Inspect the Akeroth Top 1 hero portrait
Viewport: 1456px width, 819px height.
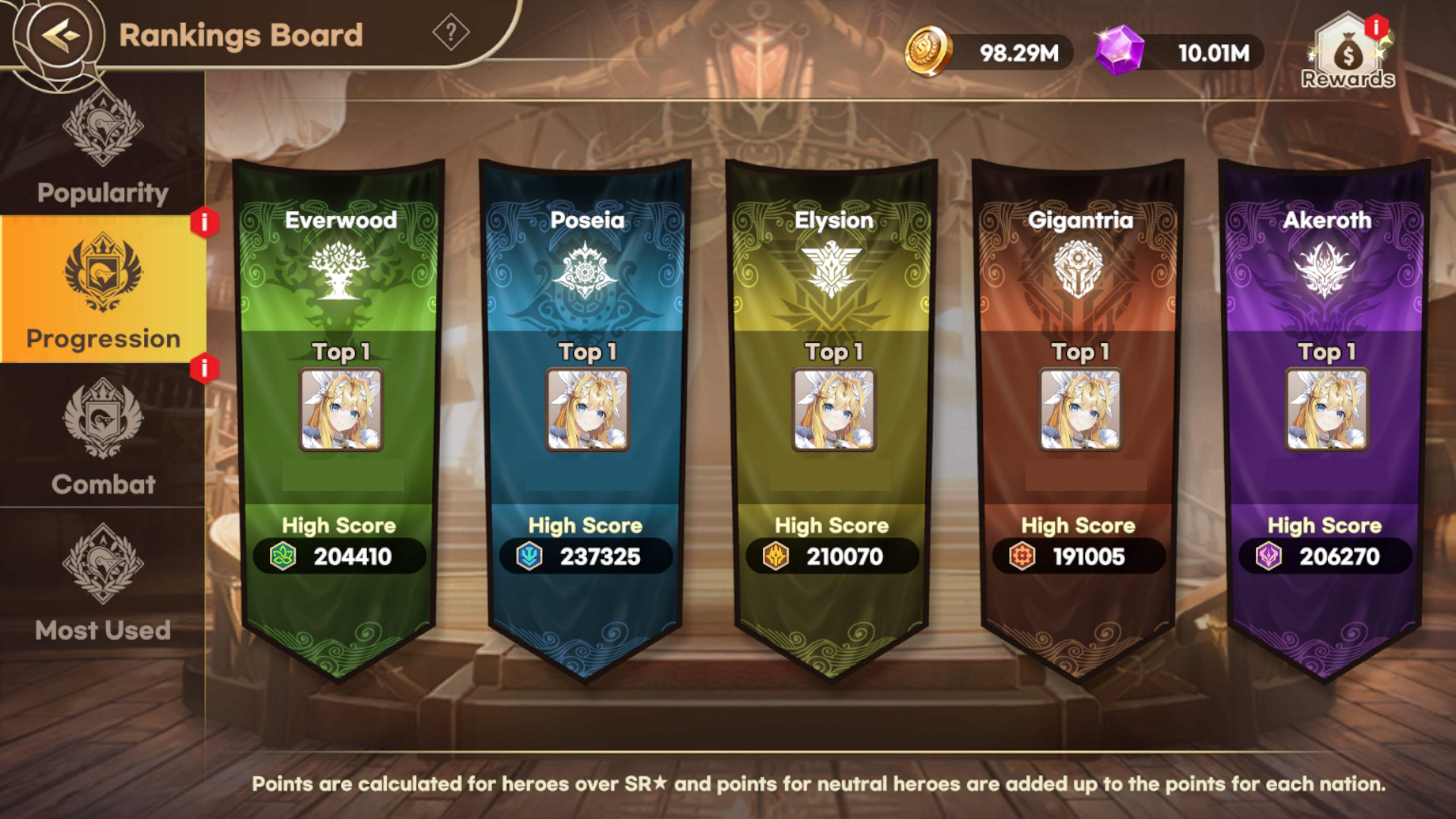tap(1327, 409)
